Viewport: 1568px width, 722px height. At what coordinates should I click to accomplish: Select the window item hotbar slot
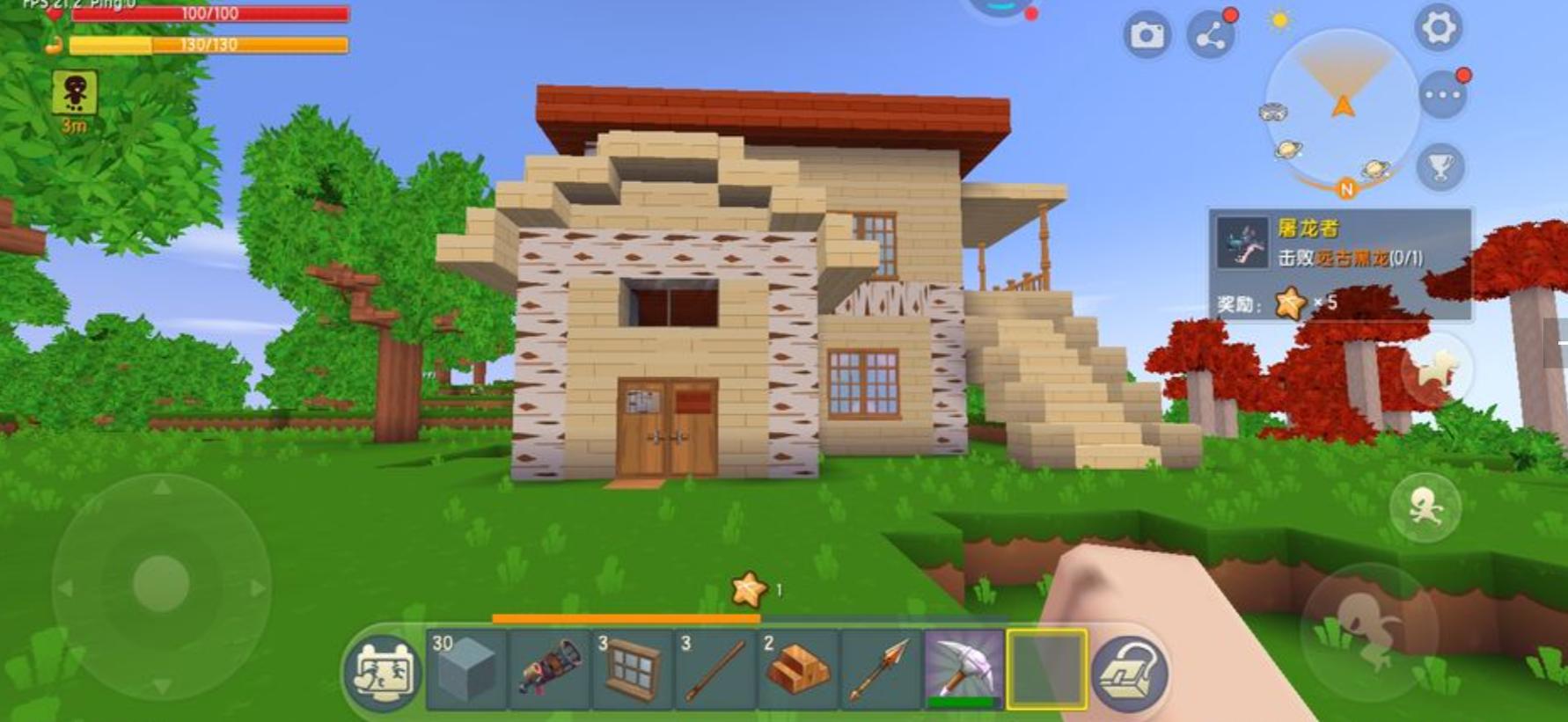[632, 669]
